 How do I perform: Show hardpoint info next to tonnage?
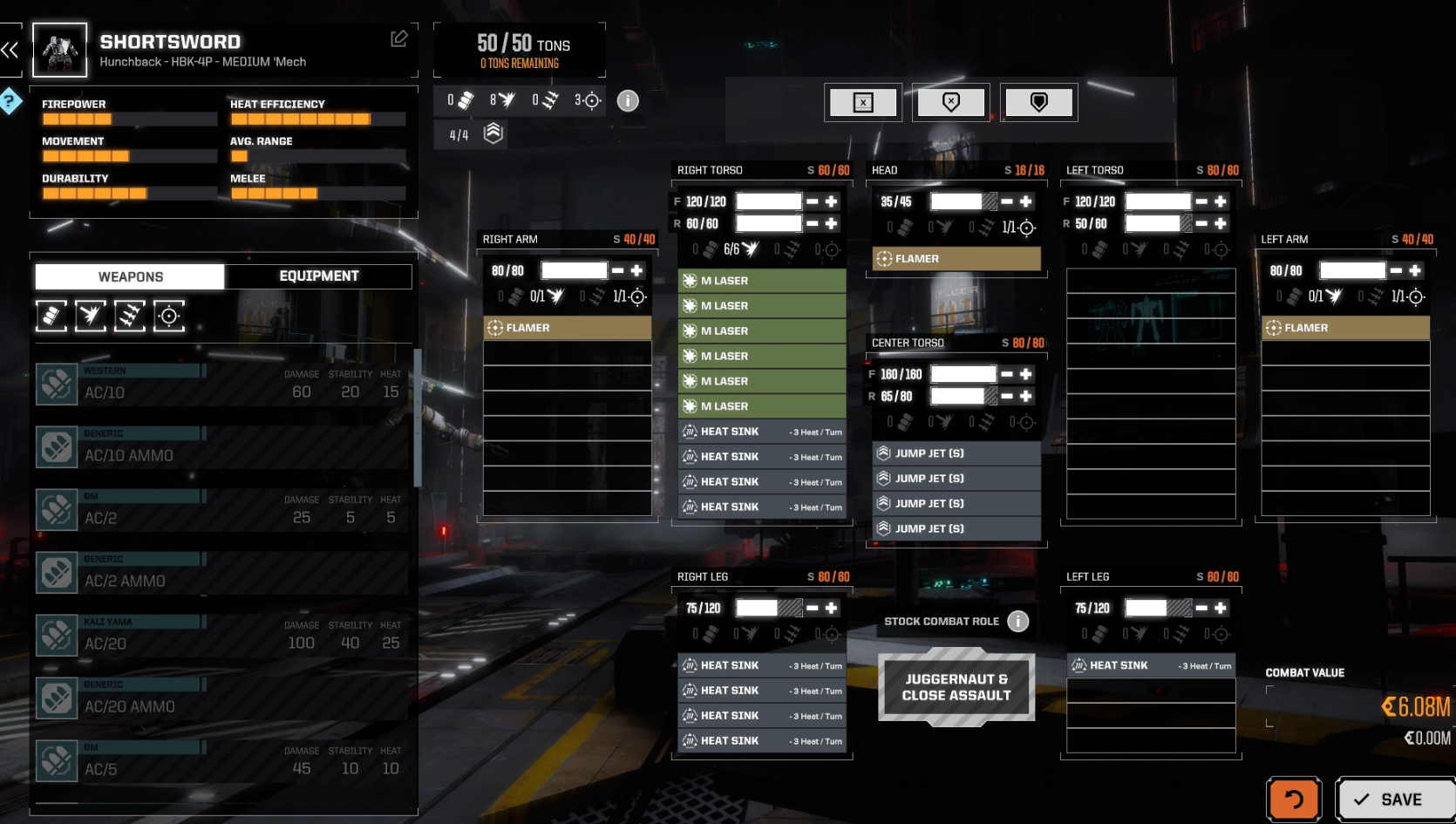(x=628, y=101)
